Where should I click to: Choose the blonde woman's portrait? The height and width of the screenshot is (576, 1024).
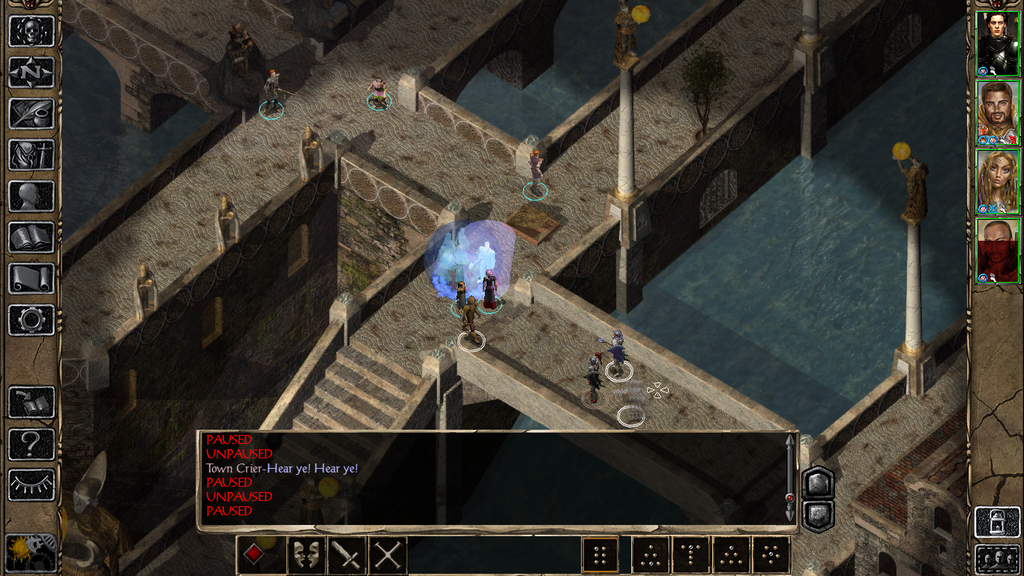pyautogui.click(x=996, y=181)
